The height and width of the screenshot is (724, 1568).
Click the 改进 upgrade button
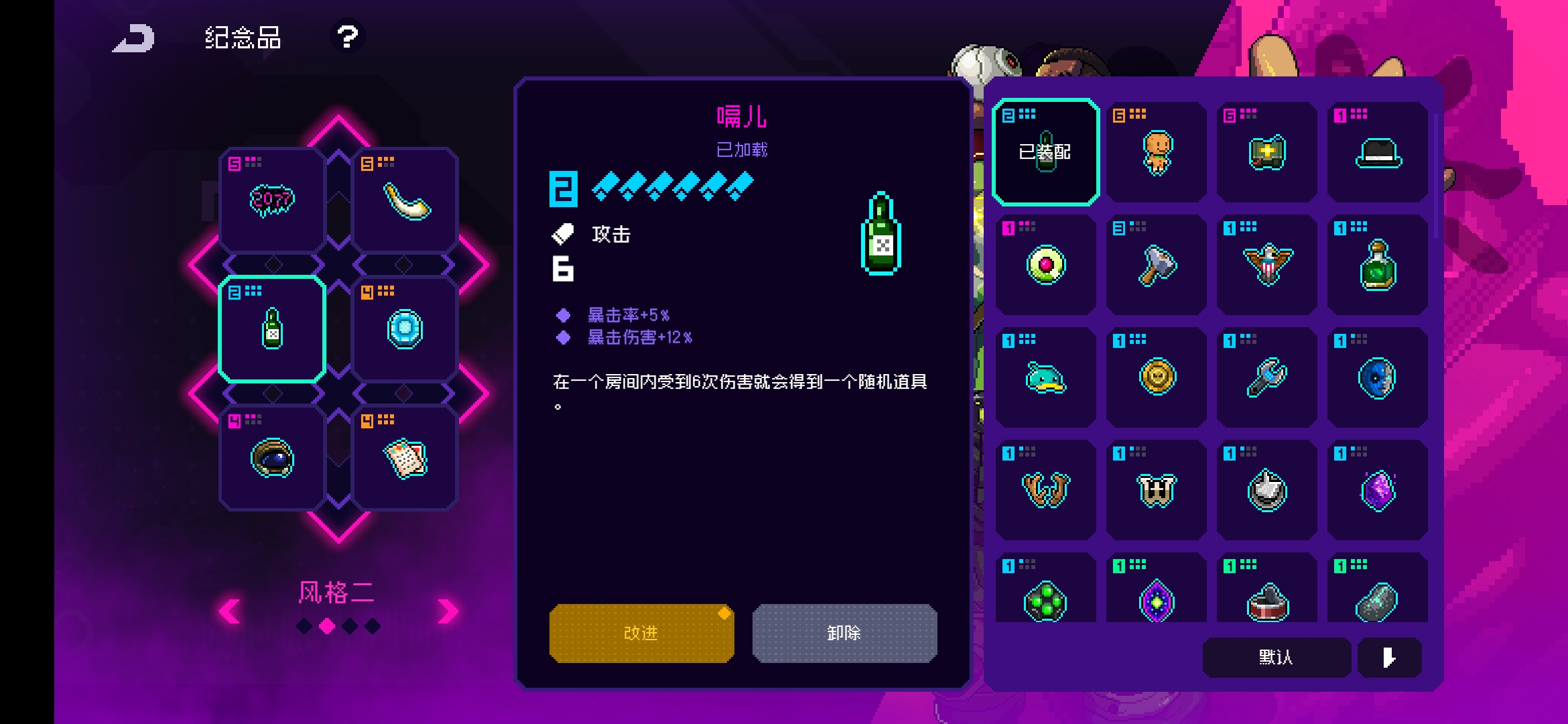[x=641, y=633]
